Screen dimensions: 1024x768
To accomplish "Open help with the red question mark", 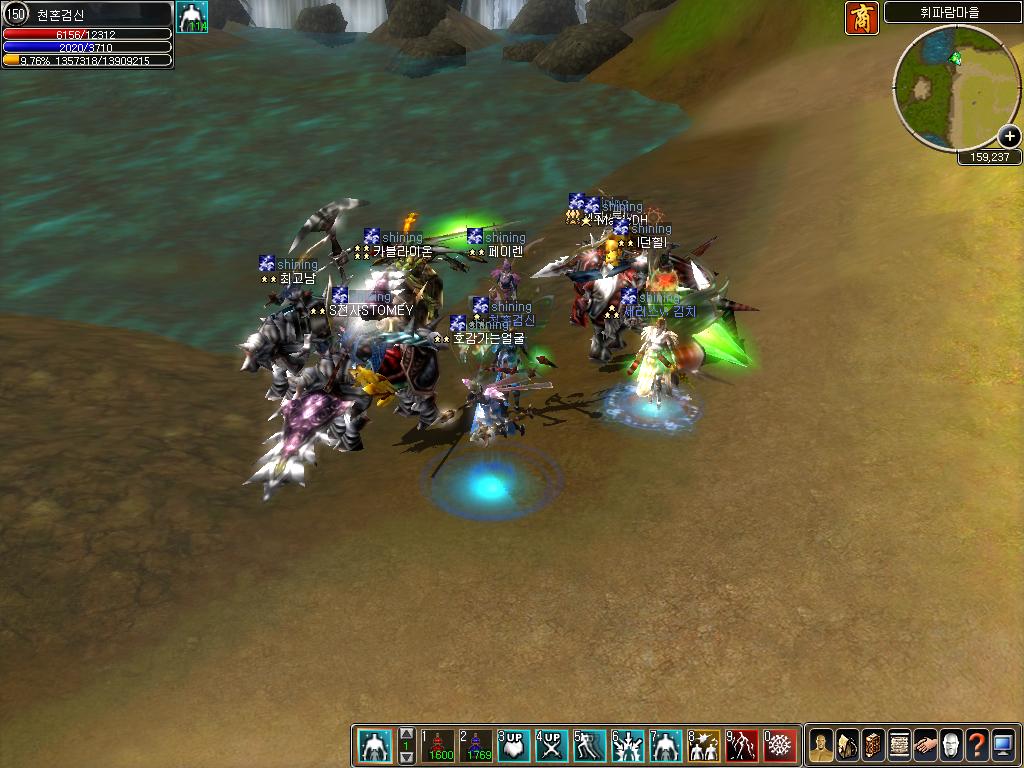I will [977, 746].
